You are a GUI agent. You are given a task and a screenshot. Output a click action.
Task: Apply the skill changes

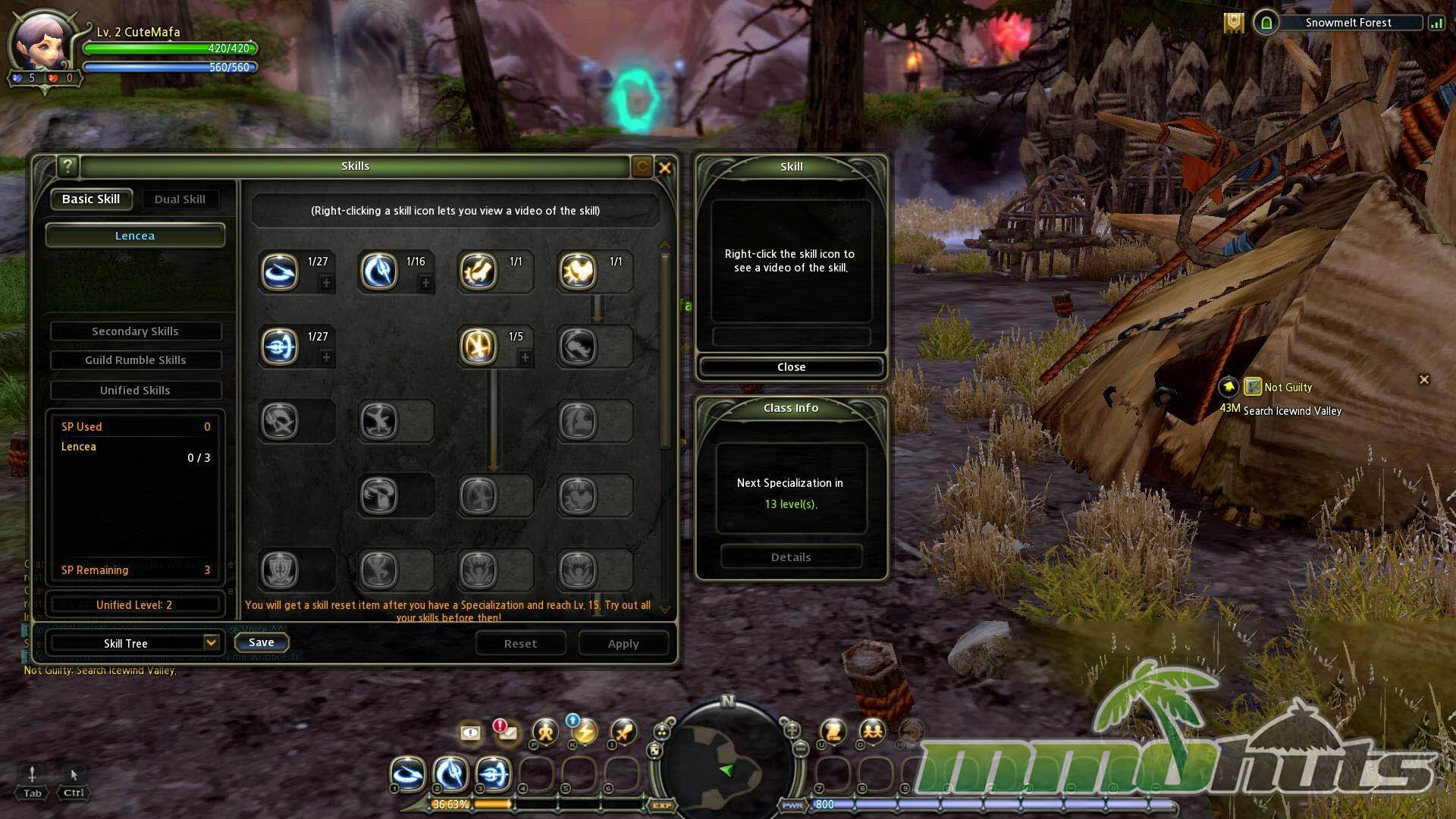(x=623, y=644)
